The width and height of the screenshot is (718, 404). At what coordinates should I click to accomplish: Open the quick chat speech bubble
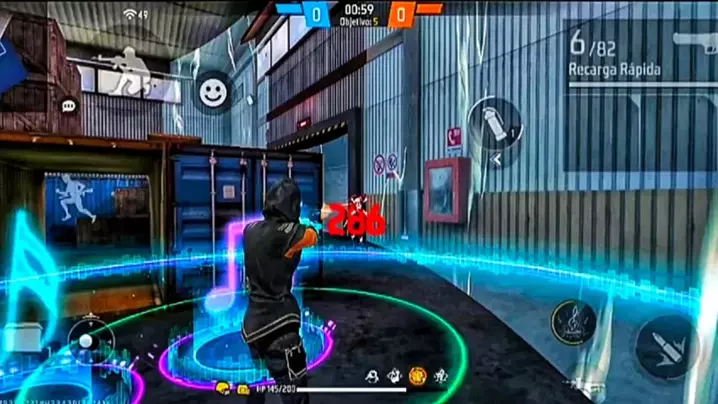pos(68,105)
